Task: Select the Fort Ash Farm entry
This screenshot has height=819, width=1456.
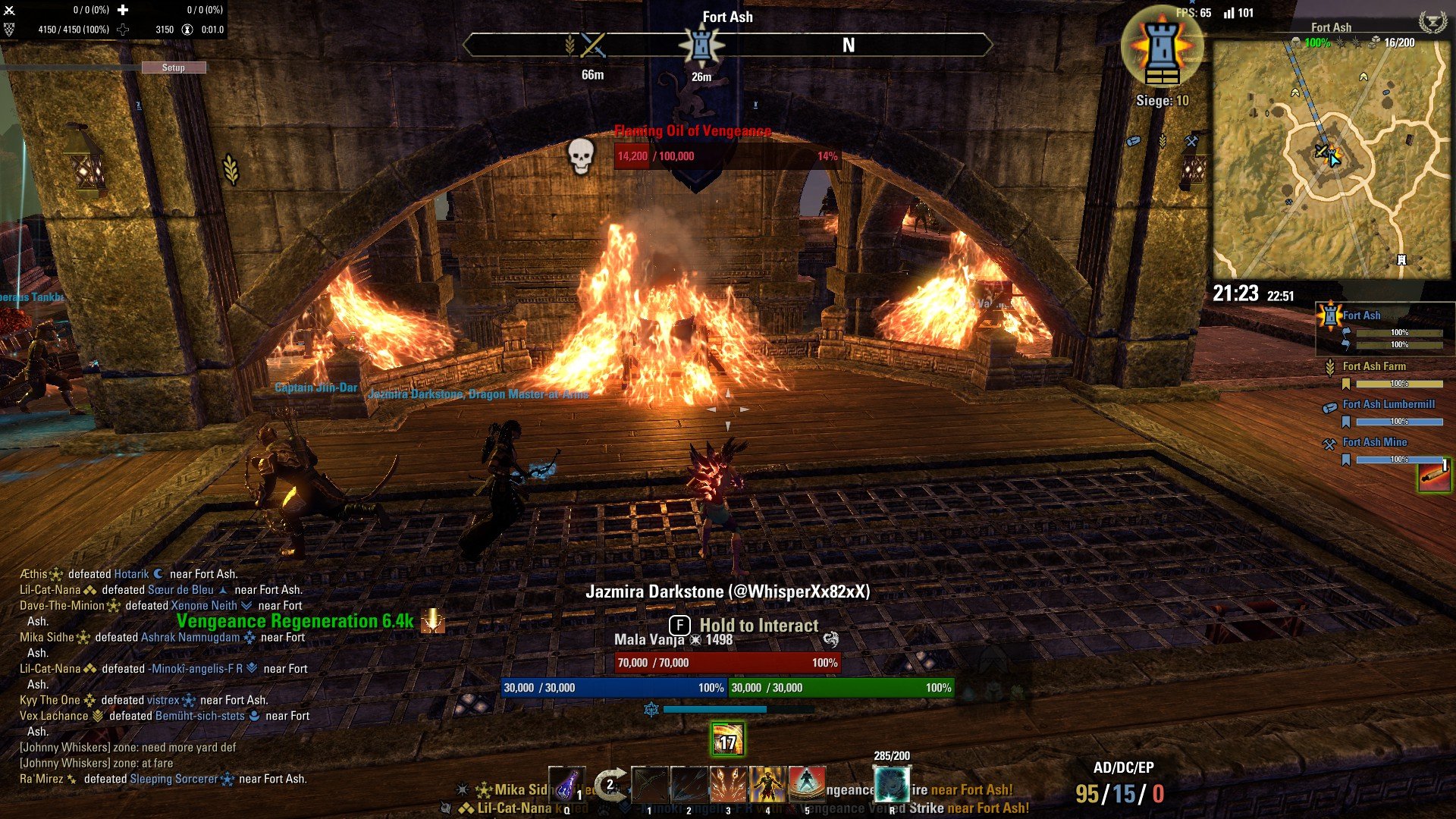Action: coord(1374,366)
